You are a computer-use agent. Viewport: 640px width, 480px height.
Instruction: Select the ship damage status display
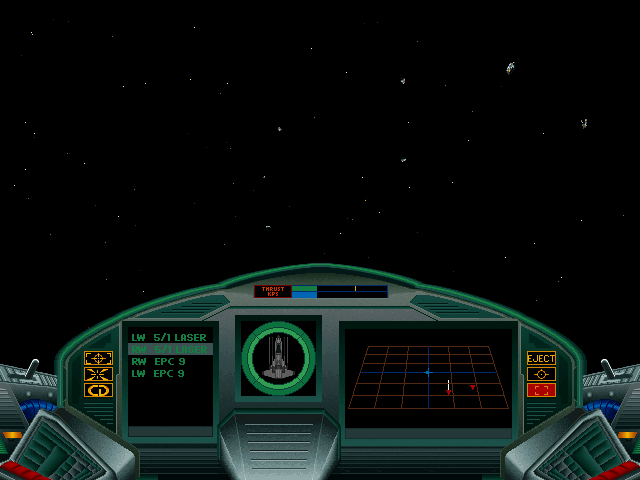tap(278, 358)
